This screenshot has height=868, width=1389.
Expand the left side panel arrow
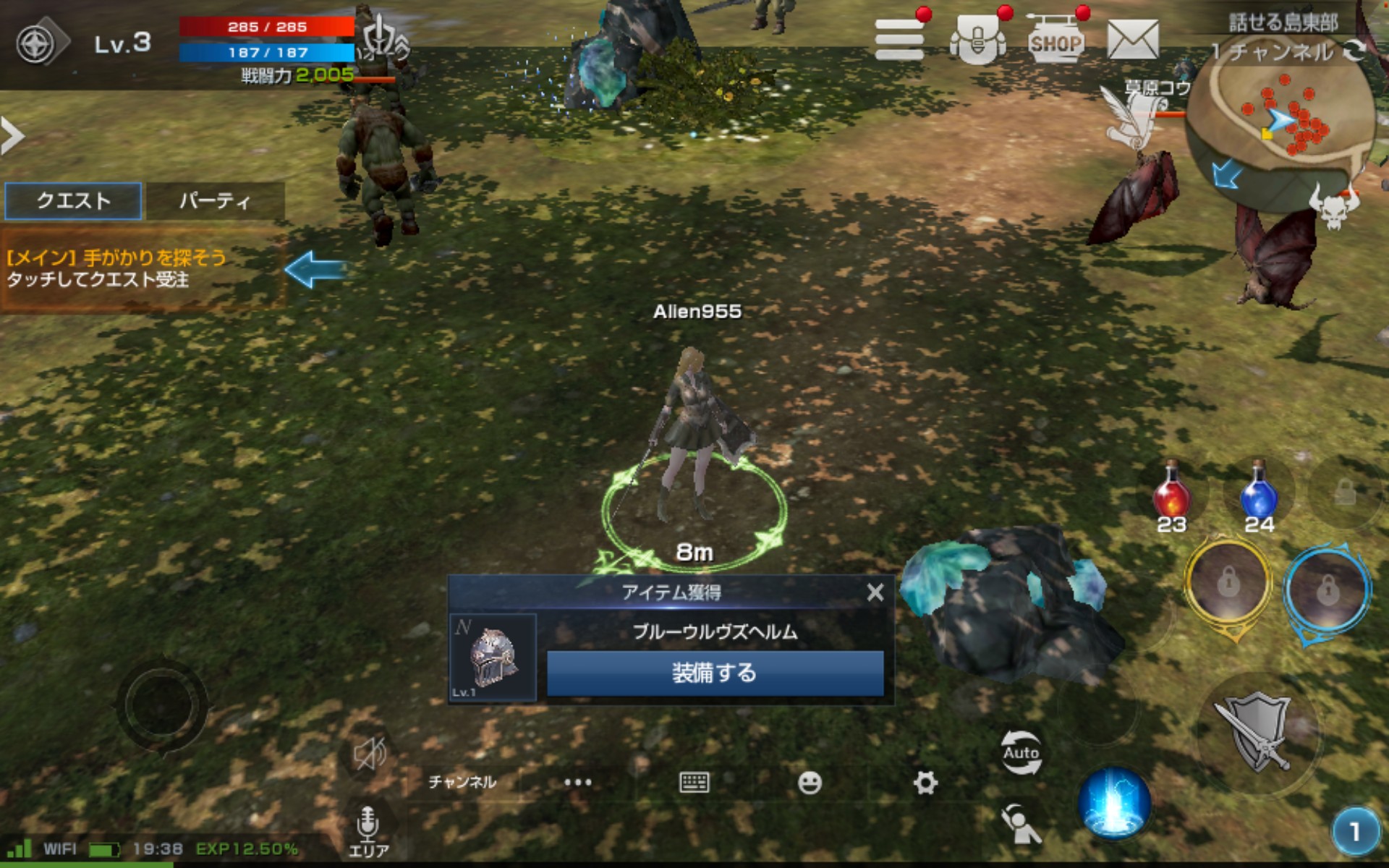(x=12, y=135)
